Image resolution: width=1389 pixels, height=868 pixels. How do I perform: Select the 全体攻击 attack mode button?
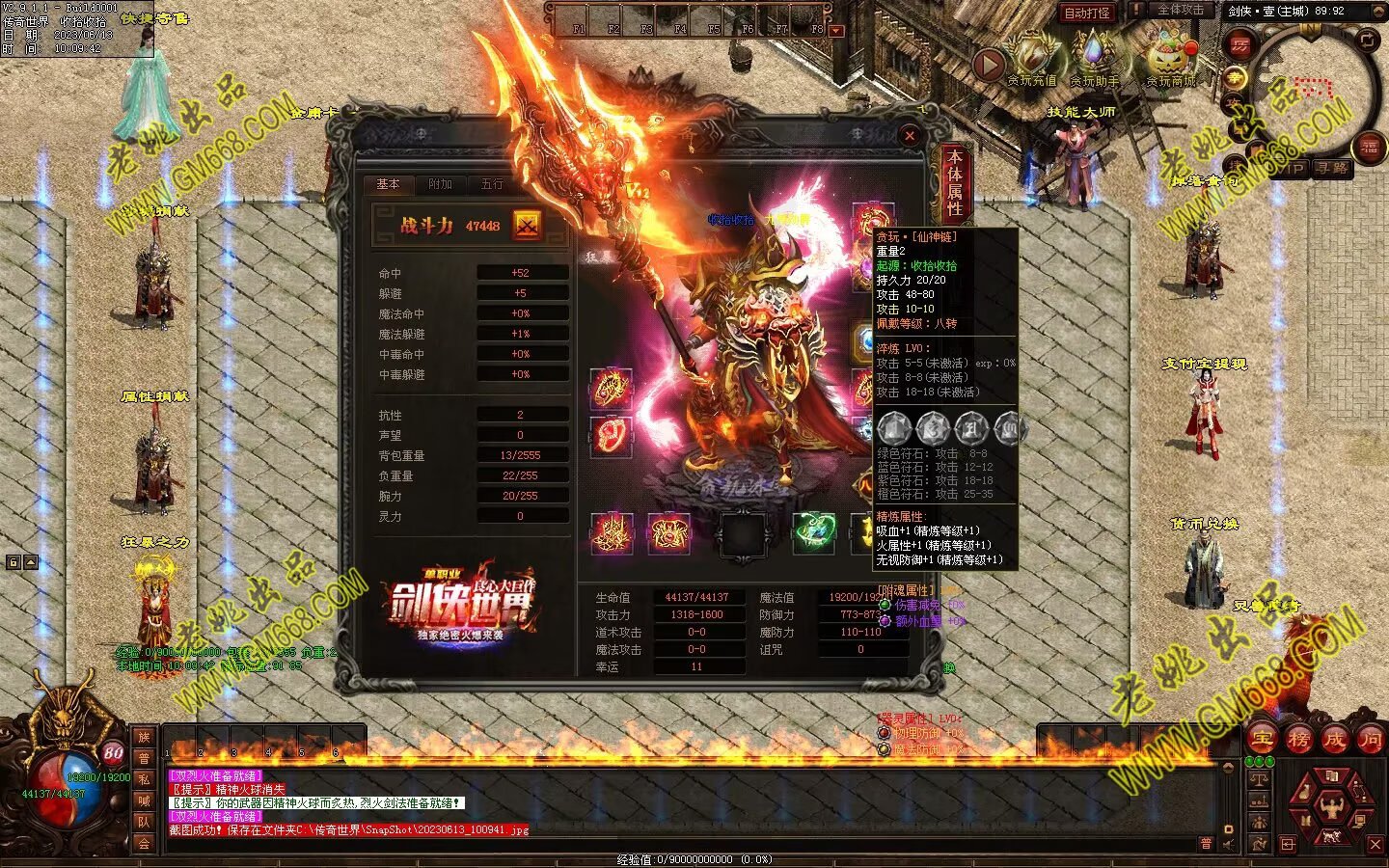[x=1180, y=10]
